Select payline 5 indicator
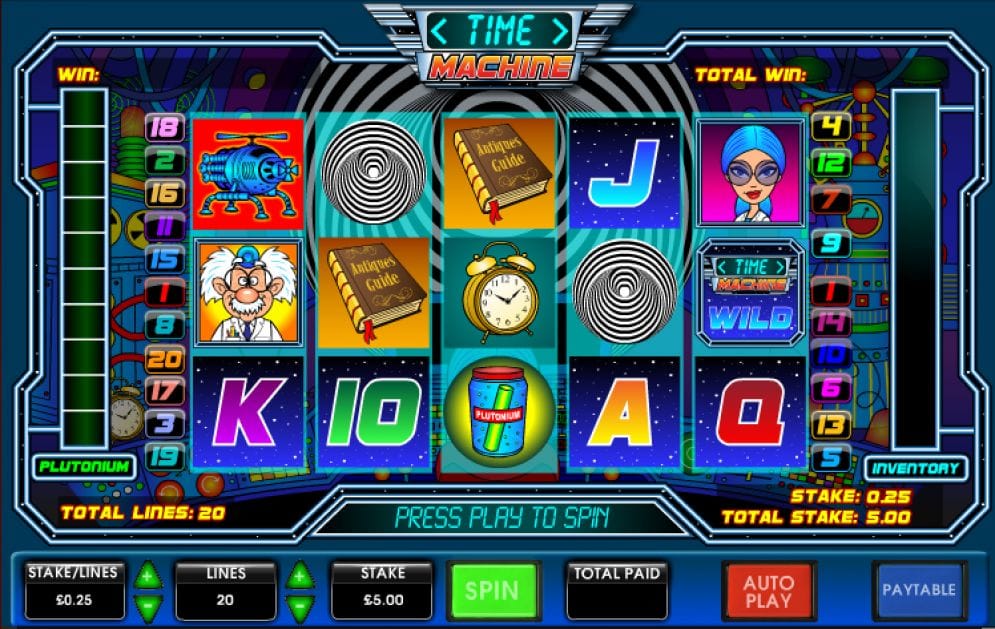 (831, 459)
